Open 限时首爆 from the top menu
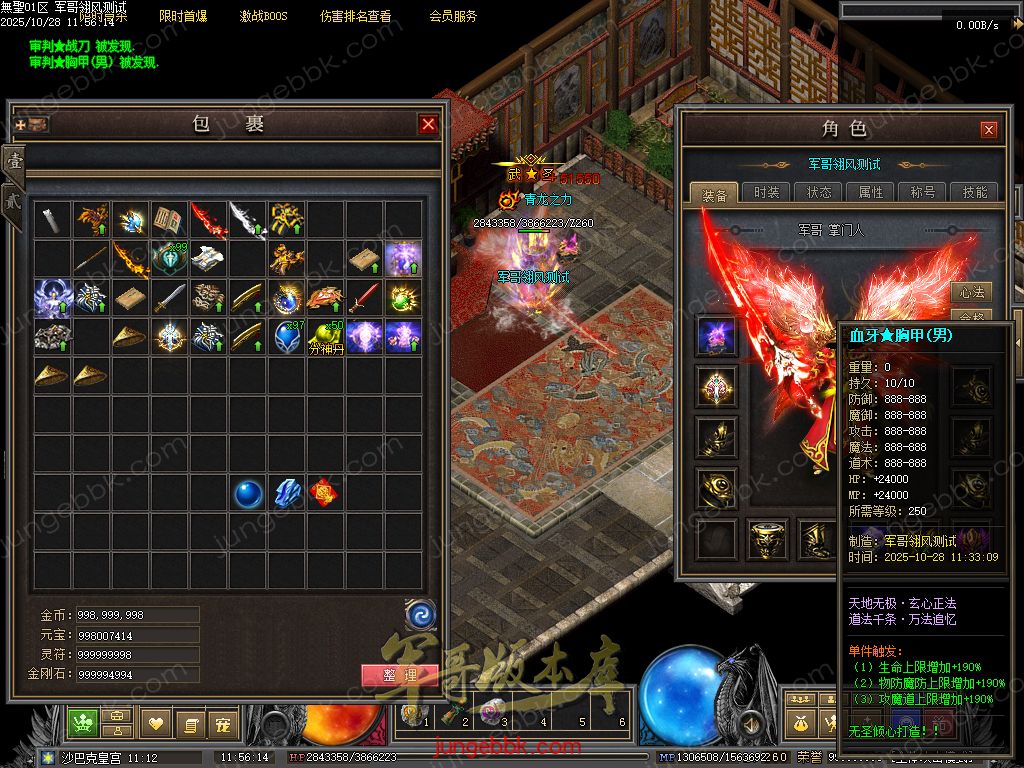Viewport: 1024px width, 768px height. point(183,16)
